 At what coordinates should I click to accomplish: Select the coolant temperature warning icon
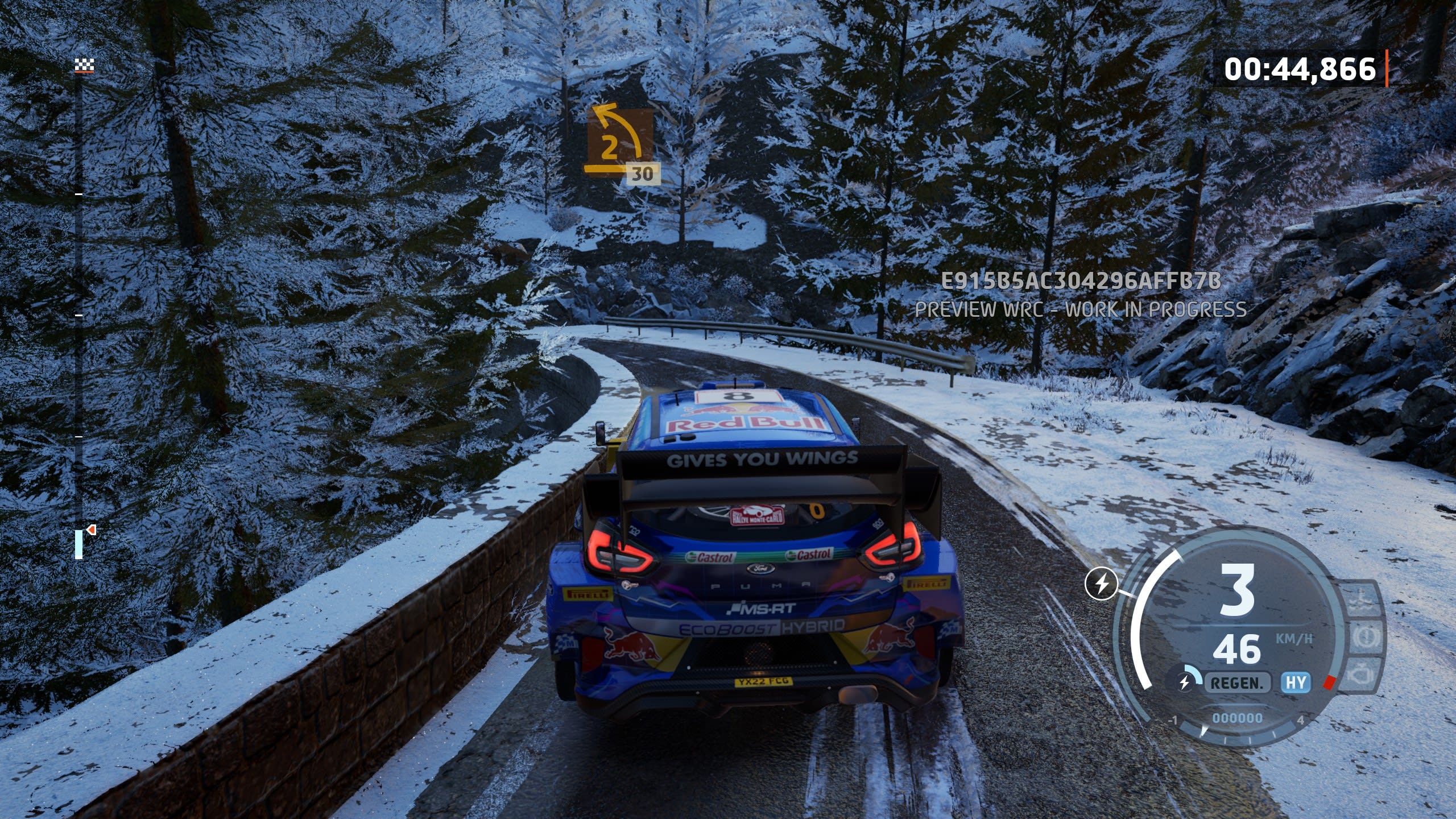(1360, 601)
